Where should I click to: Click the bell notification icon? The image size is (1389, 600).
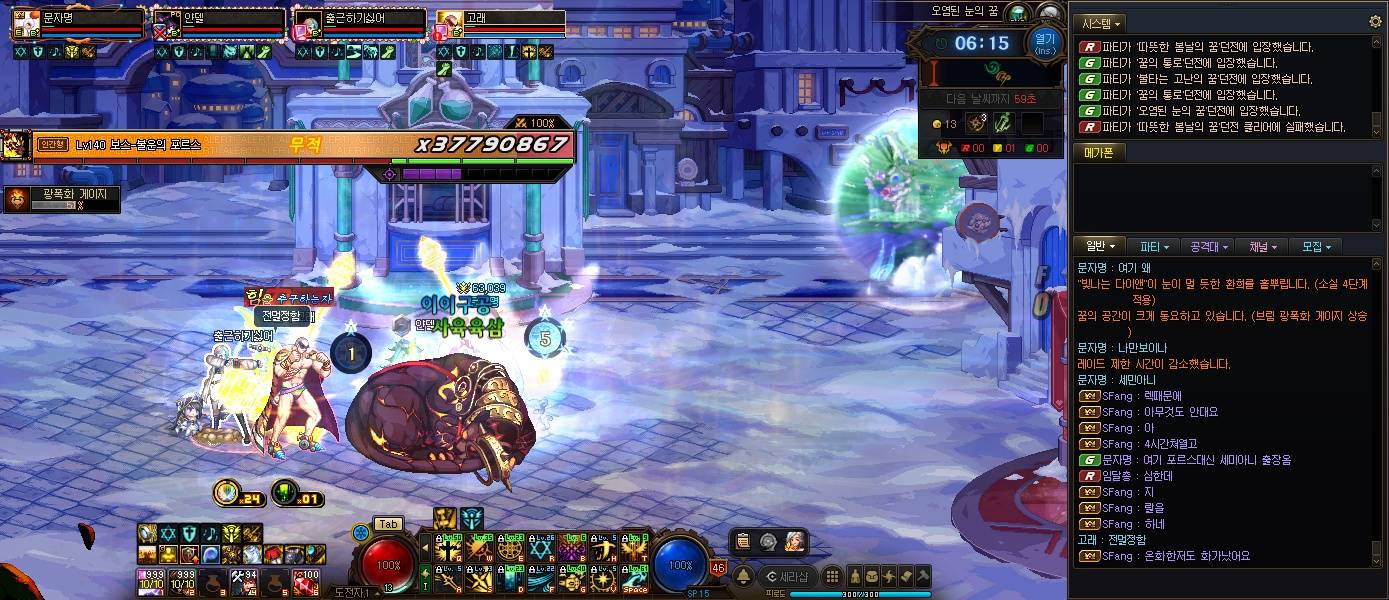744,577
